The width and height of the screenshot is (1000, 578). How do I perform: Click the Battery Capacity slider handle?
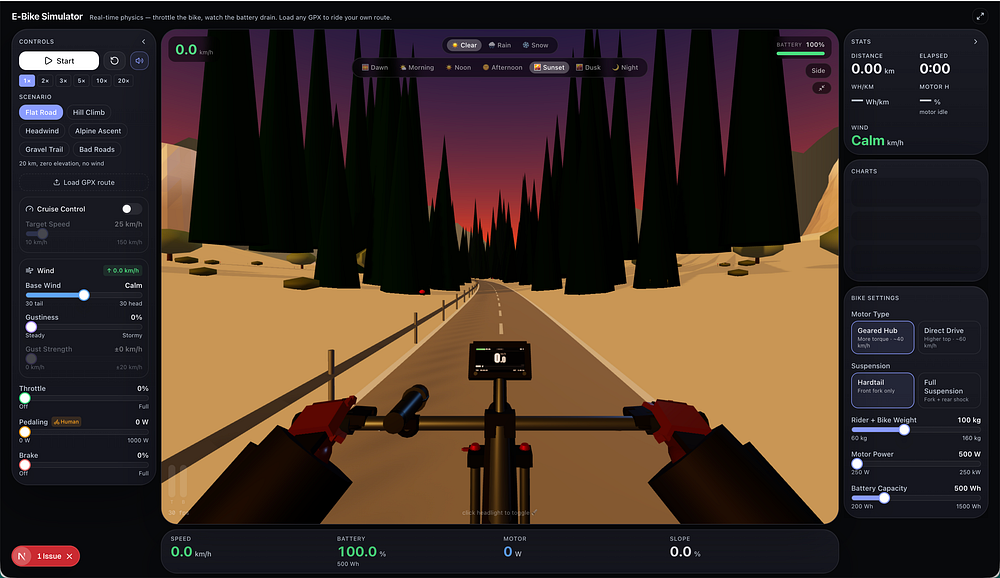point(884,497)
